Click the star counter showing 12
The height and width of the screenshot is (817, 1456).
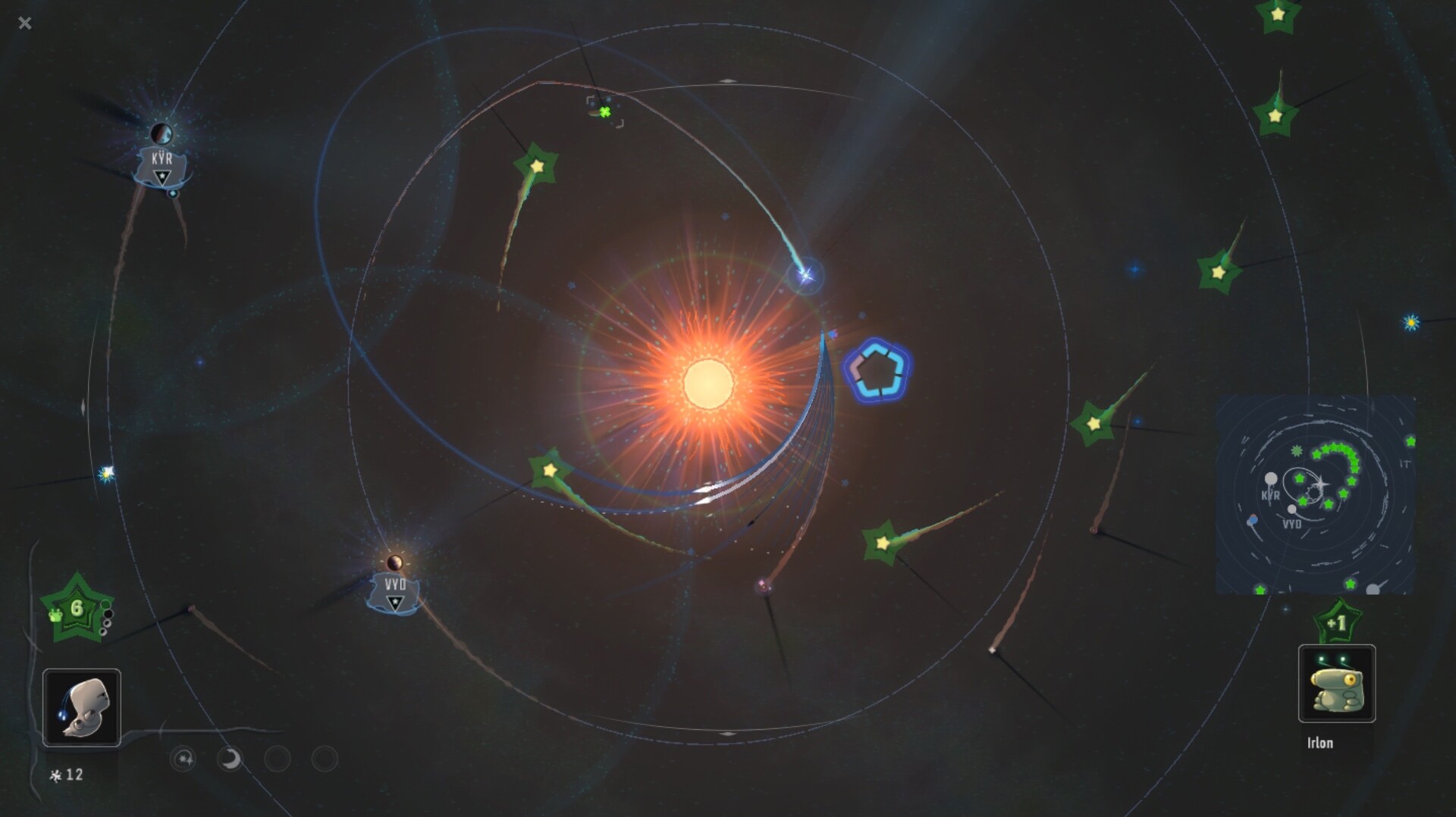(x=67, y=774)
